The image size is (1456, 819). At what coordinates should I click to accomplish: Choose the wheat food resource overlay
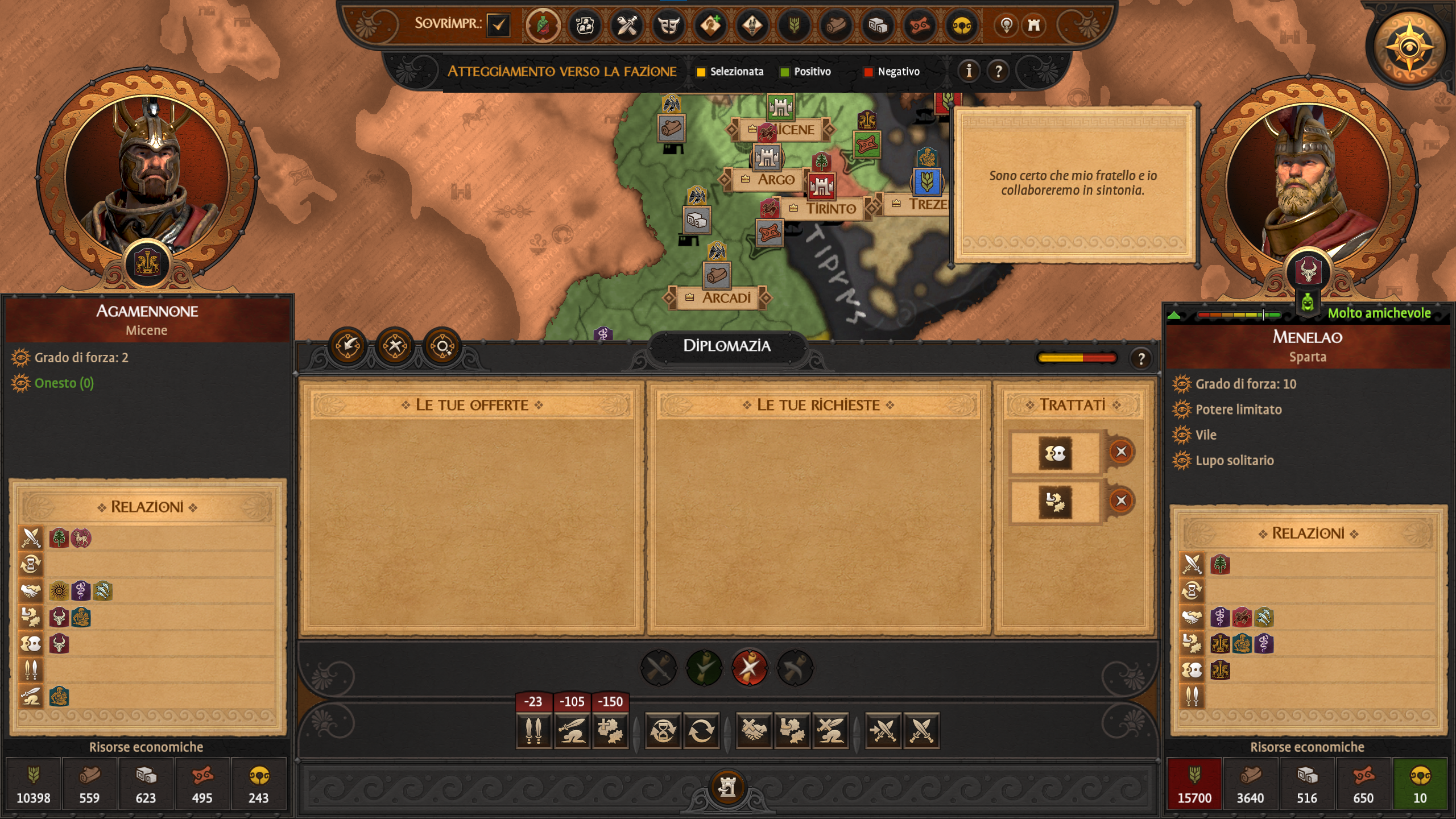click(x=794, y=25)
